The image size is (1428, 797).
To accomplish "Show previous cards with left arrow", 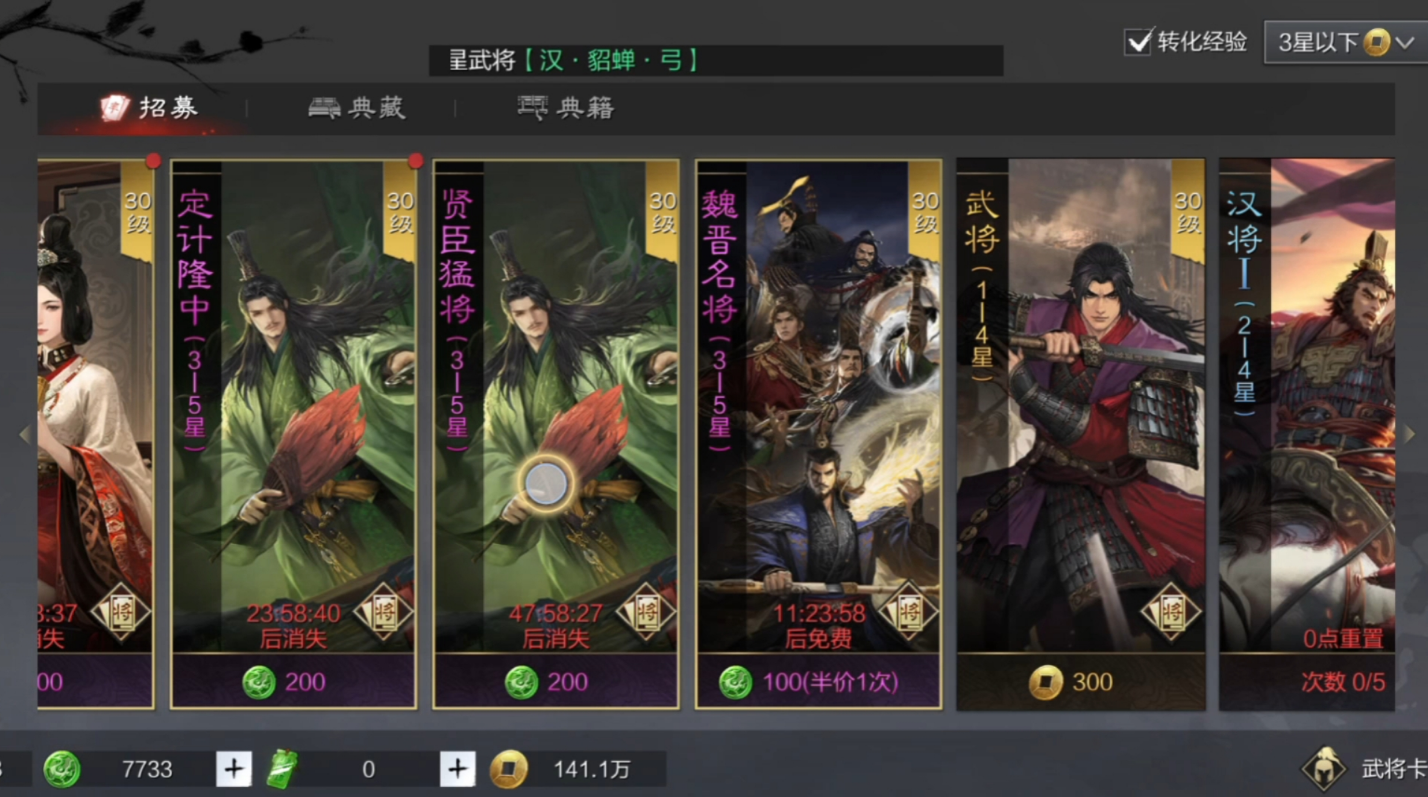I will 25,434.
